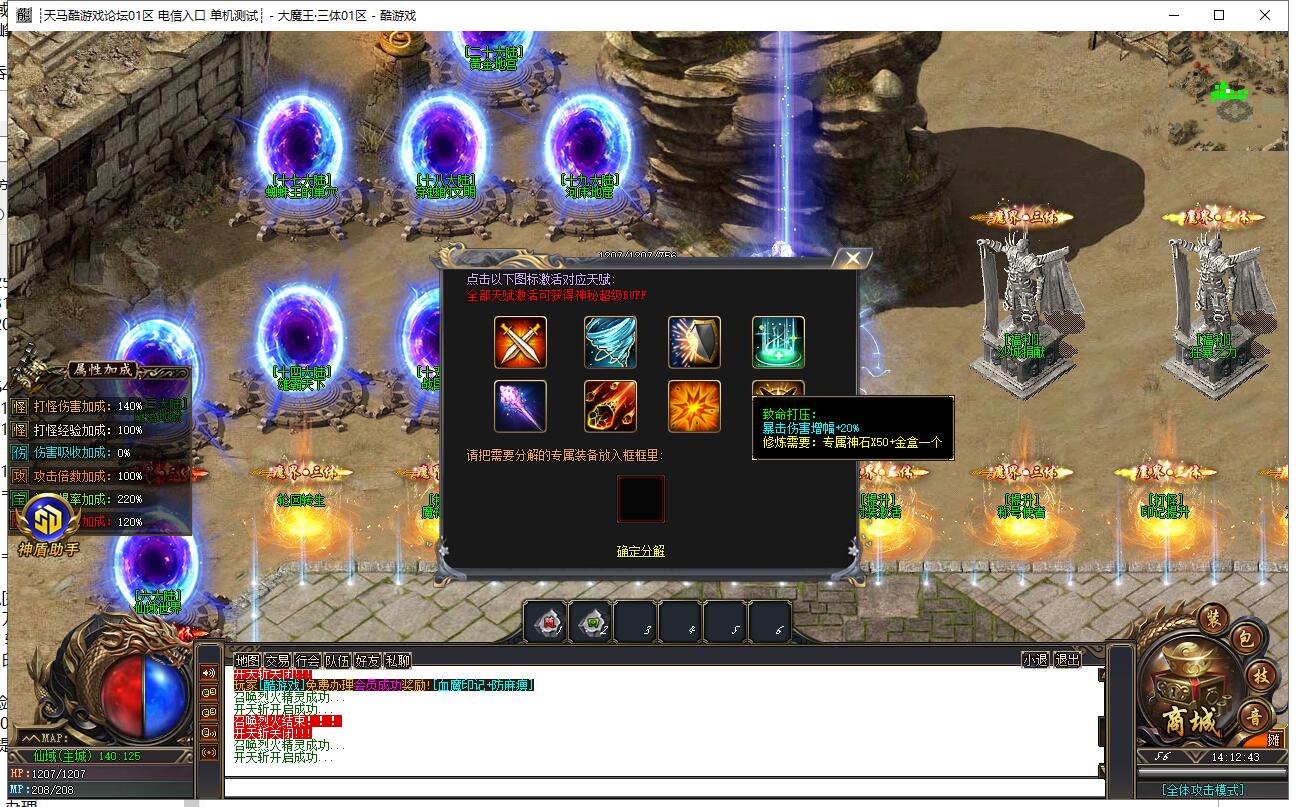Select the empty equipment decomposition box

pos(640,498)
